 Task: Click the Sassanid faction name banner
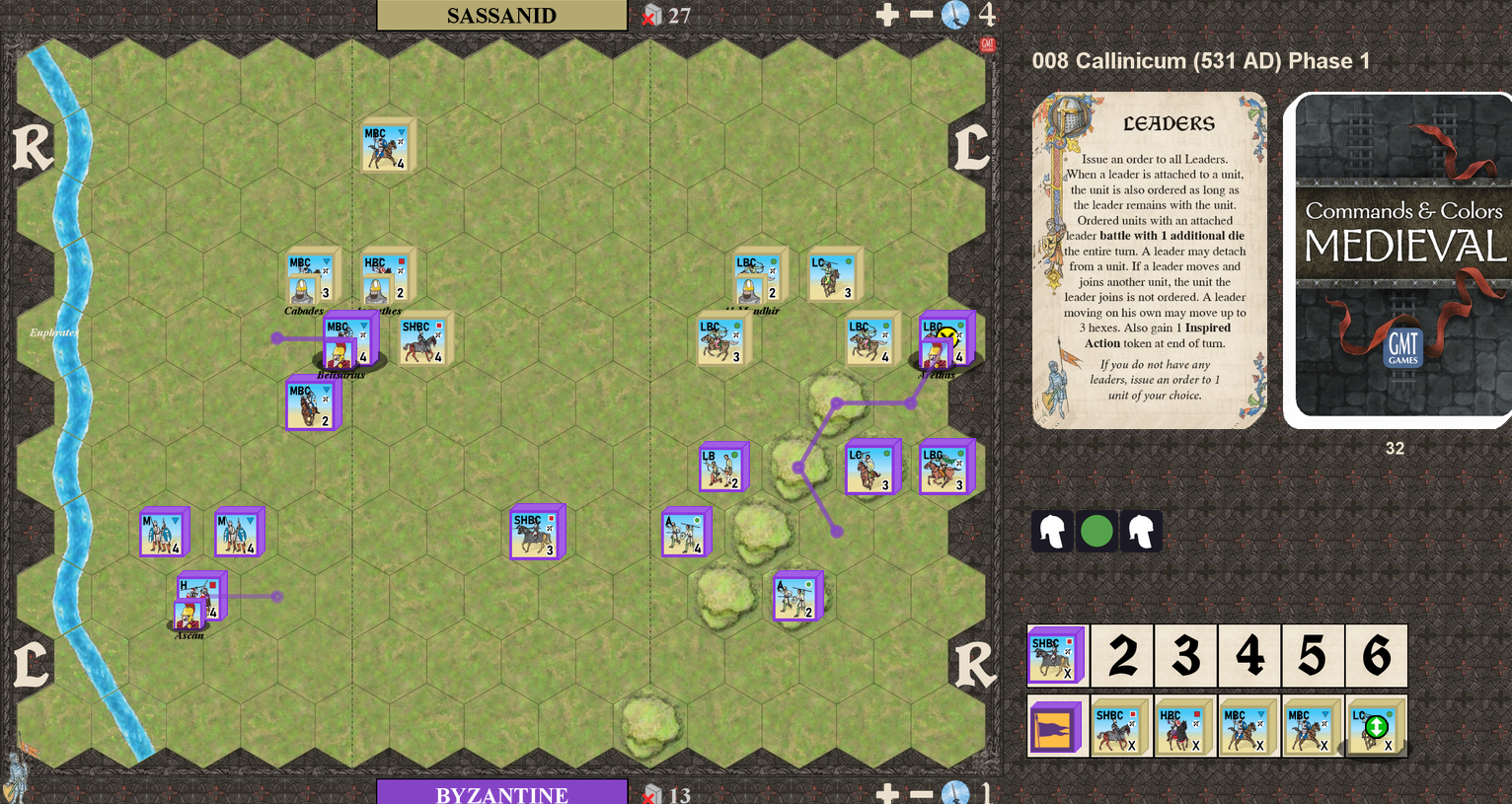point(501,15)
